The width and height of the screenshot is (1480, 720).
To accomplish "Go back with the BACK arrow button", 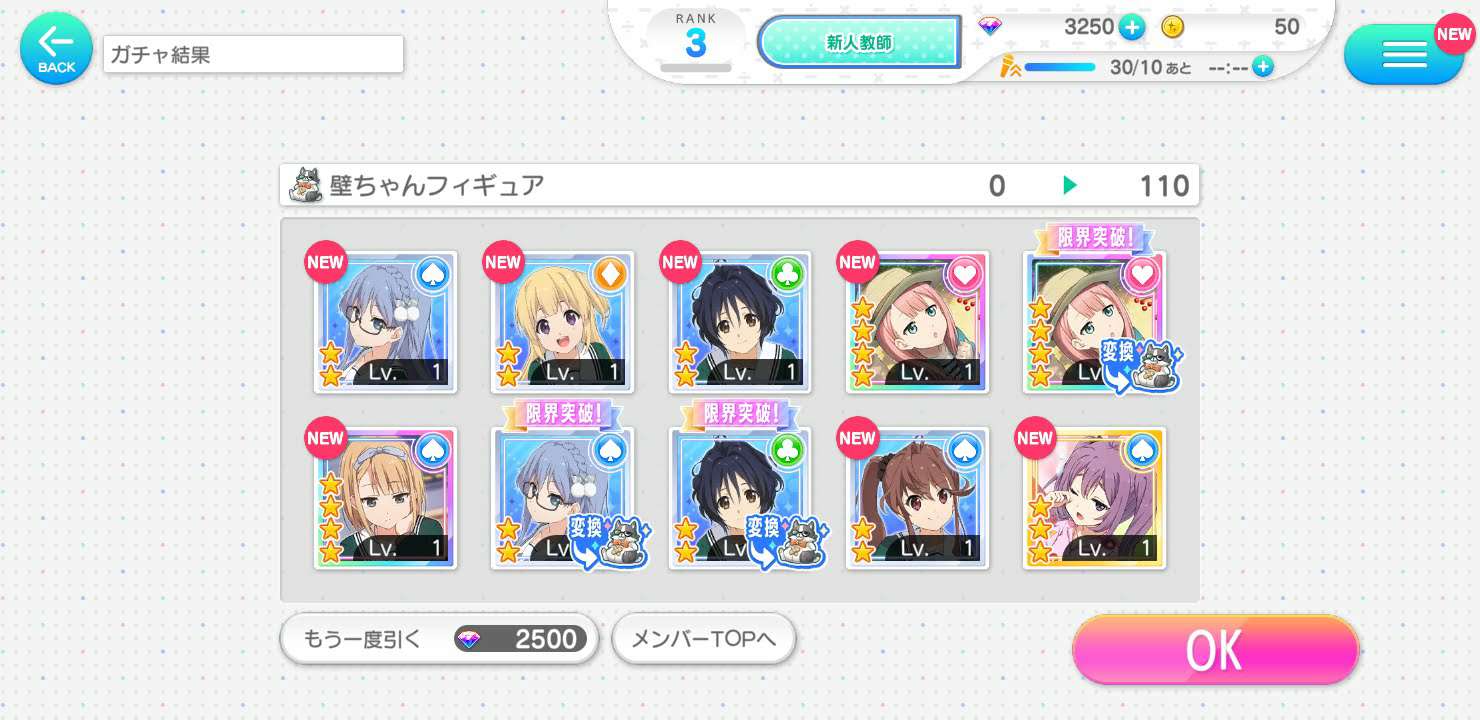I will (56, 47).
